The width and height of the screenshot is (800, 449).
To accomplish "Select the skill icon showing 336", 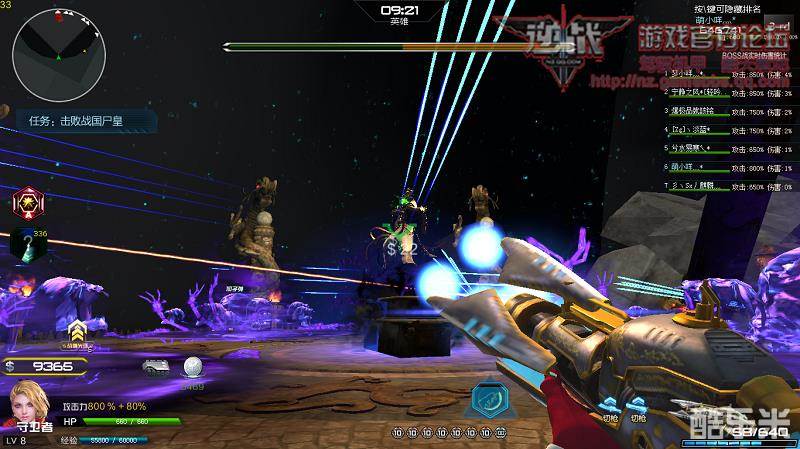I will coord(25,243).
